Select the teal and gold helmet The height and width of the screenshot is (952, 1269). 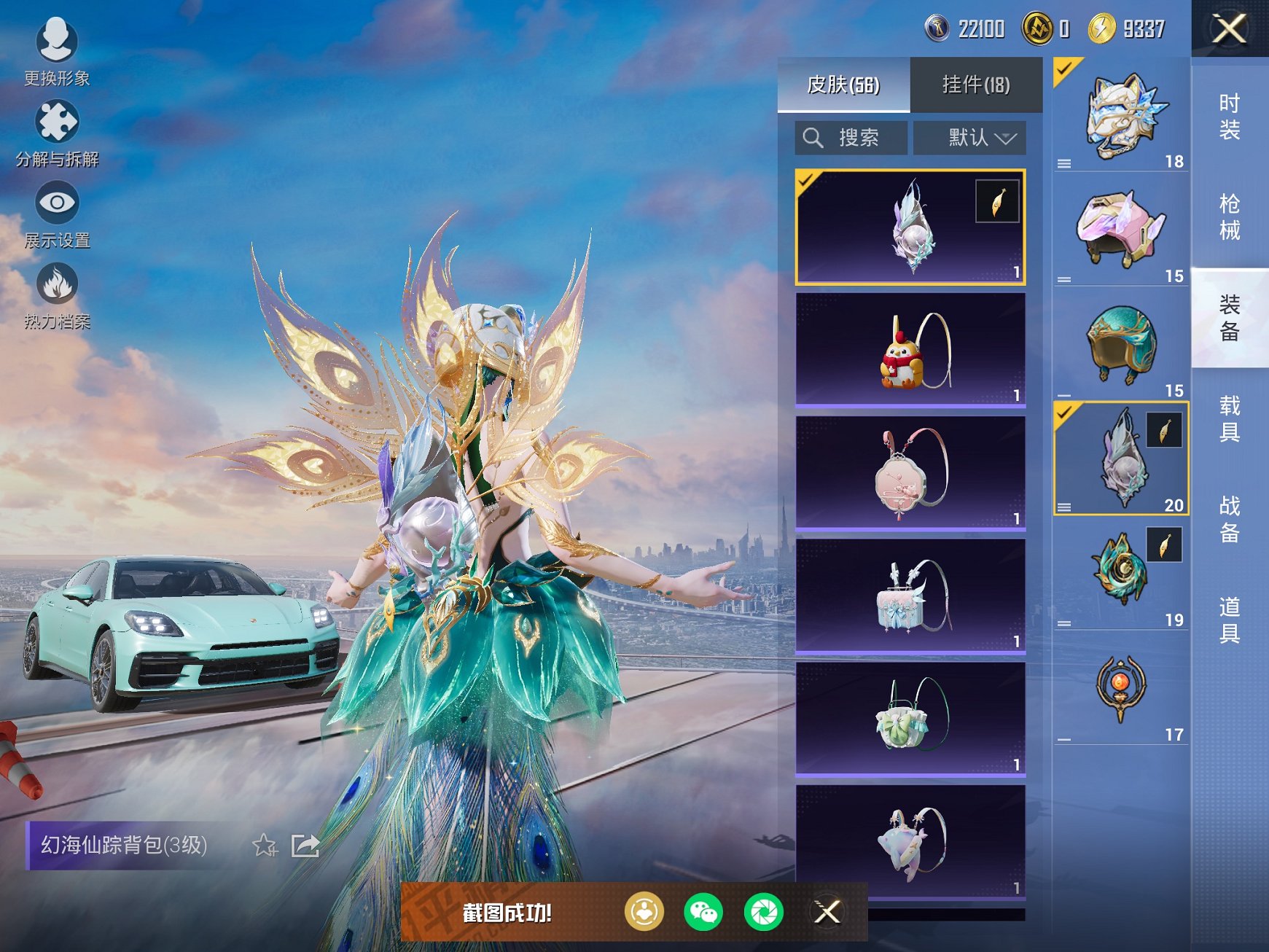[x=1121, y=343]
